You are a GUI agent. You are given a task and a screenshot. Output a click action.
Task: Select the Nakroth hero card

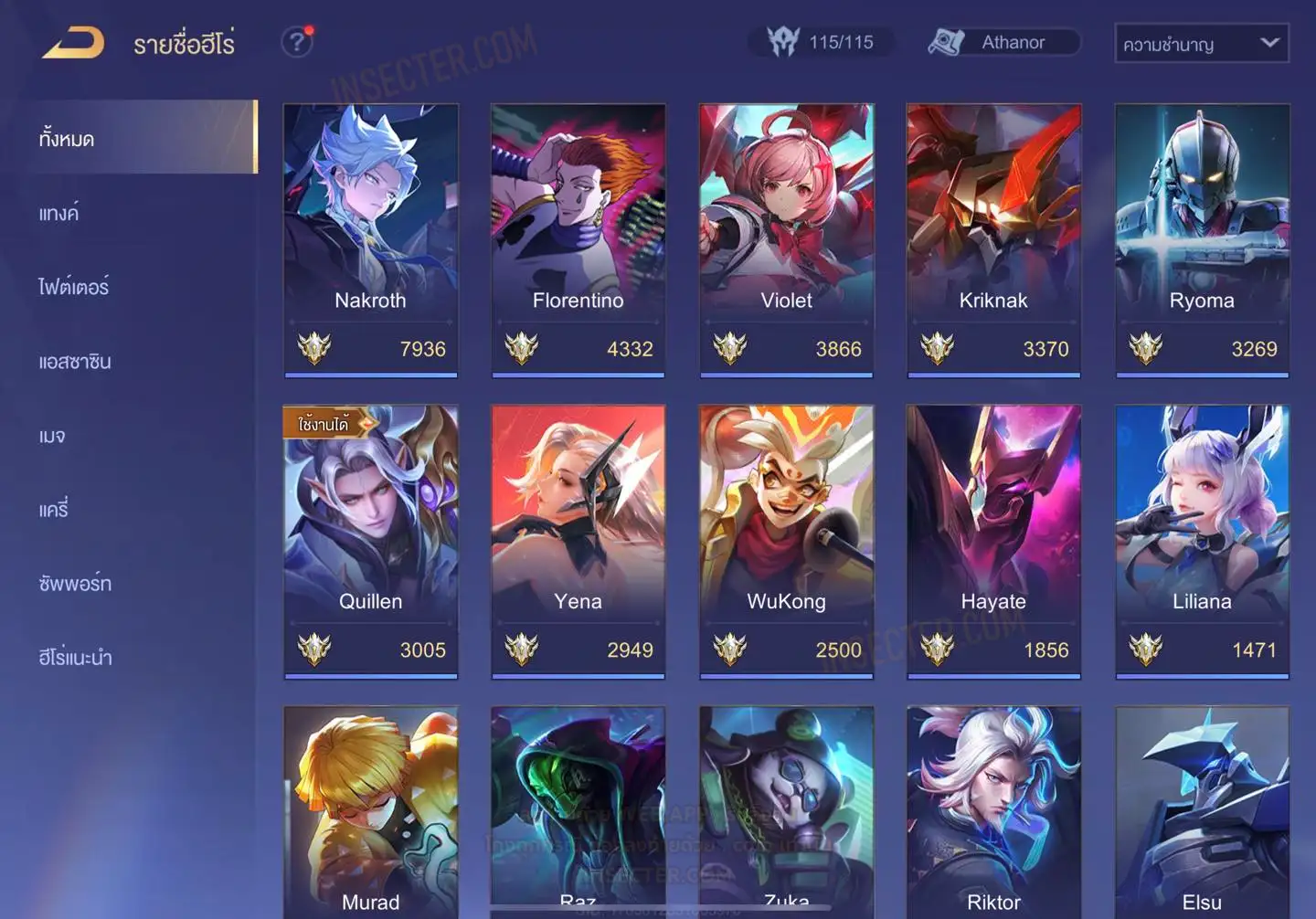pyautogui.click(x=370, y=239)
